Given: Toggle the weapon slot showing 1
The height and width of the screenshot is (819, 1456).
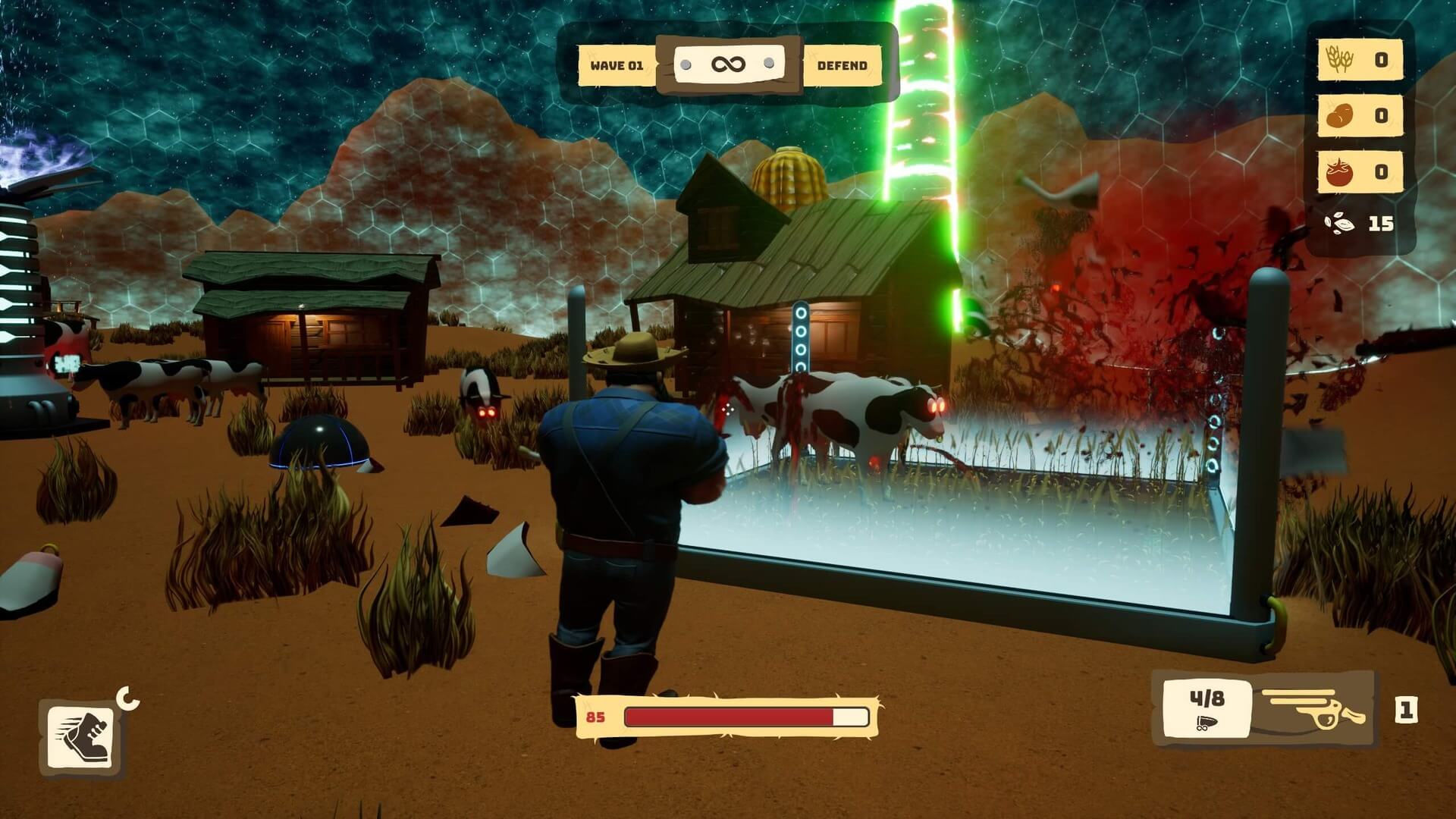Looking at the screenshot, I should click(1408, 709).
